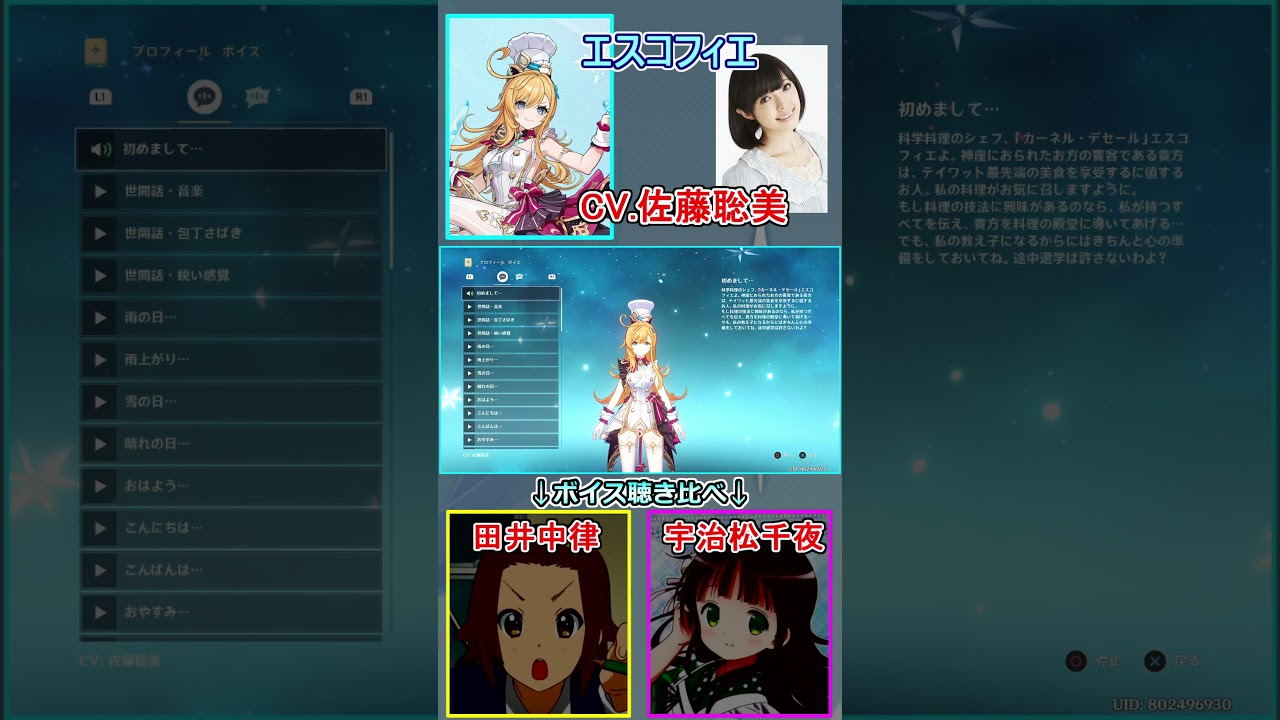
Task: Play the 雨の日… voice line
Action: [230, 317]
